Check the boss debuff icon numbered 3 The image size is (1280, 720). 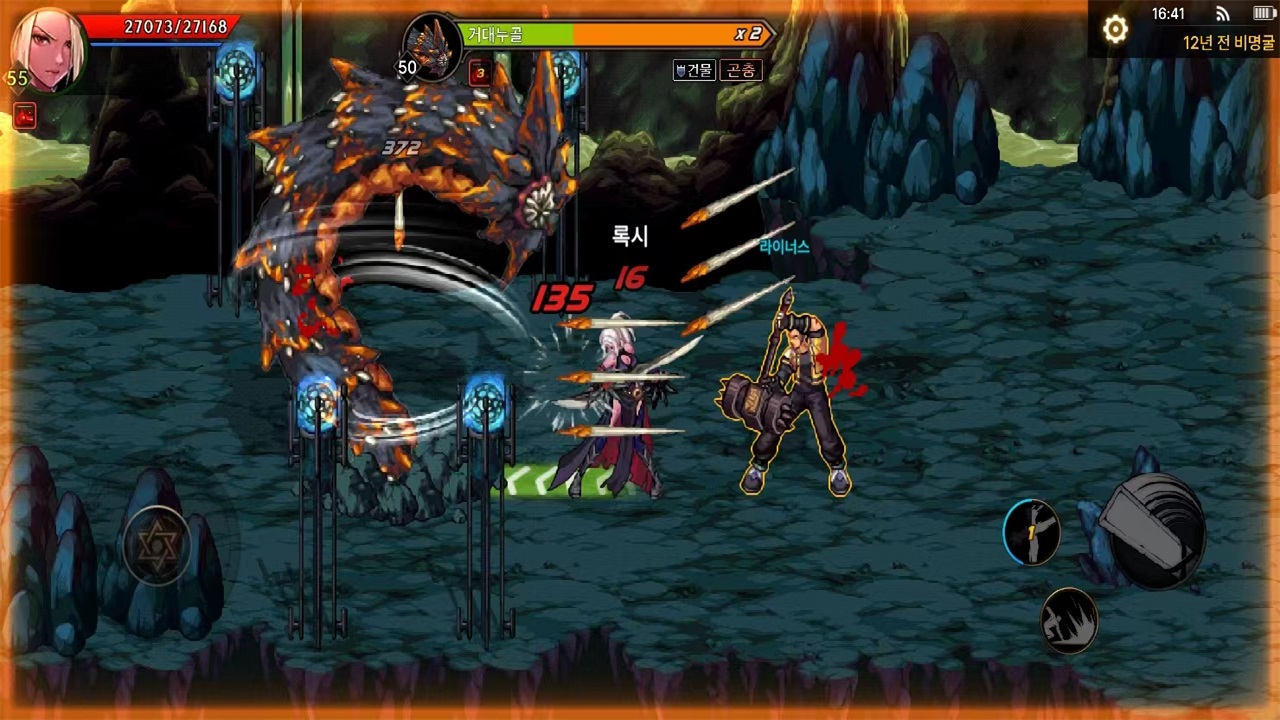(479, 72)
